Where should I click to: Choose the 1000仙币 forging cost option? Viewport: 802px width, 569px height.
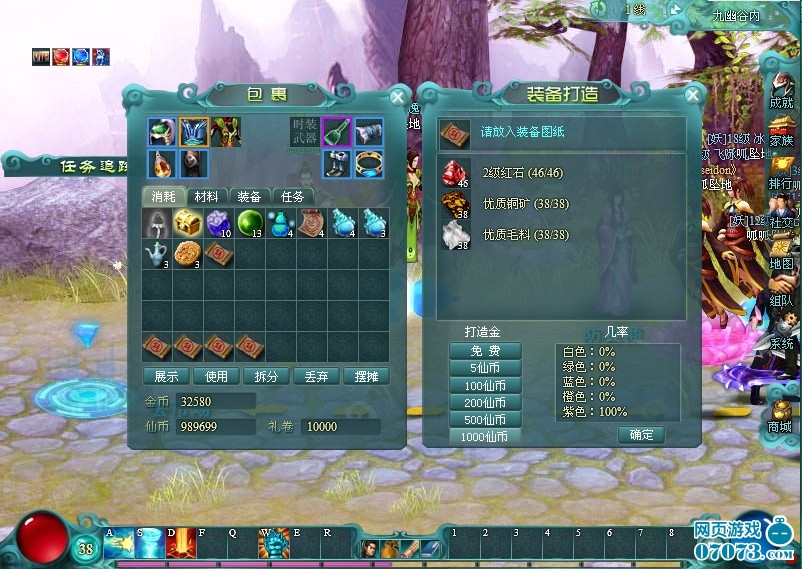click(x=483, y=437)
